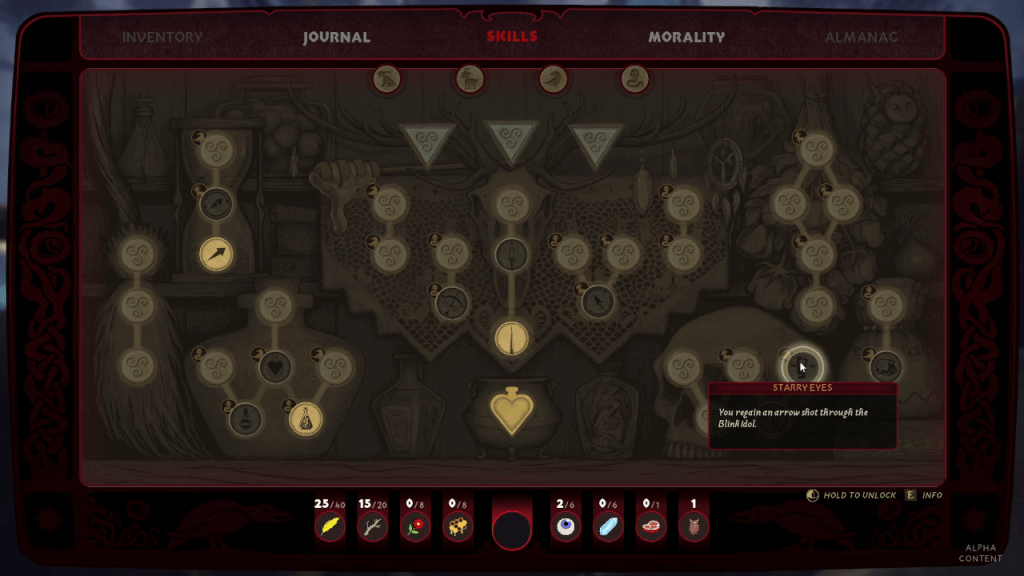
Task: Click the eyeball resource icon
Action: pyautogui.click(x=565, y=526)
